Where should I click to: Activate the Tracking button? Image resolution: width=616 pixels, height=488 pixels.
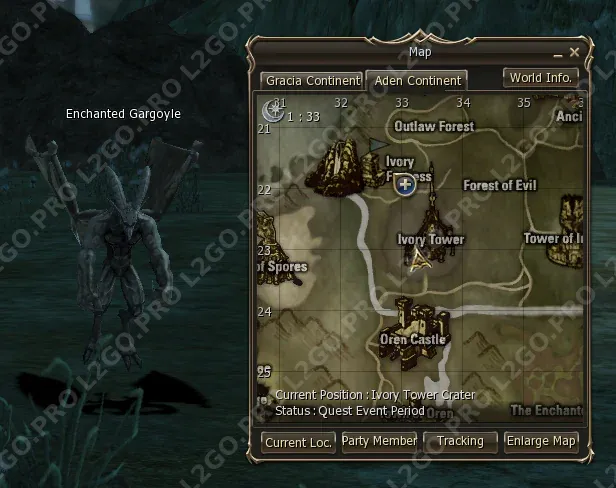[460, 441]
